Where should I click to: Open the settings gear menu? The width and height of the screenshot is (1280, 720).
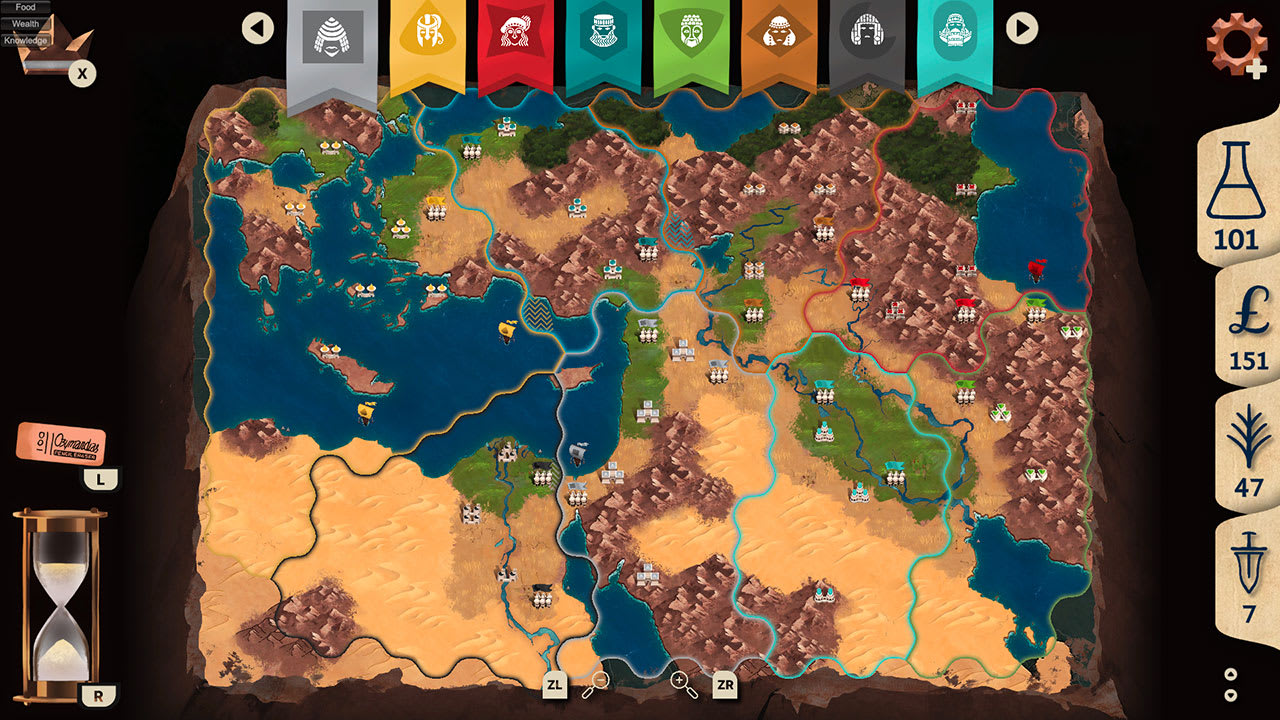click(1236, 42)
